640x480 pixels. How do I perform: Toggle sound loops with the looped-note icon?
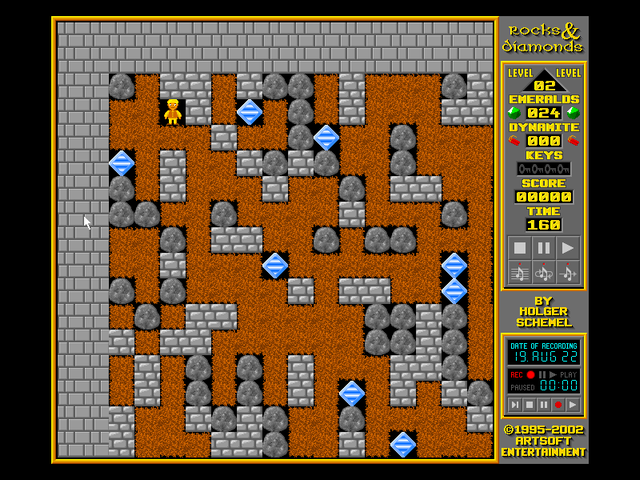coord(543,272)
